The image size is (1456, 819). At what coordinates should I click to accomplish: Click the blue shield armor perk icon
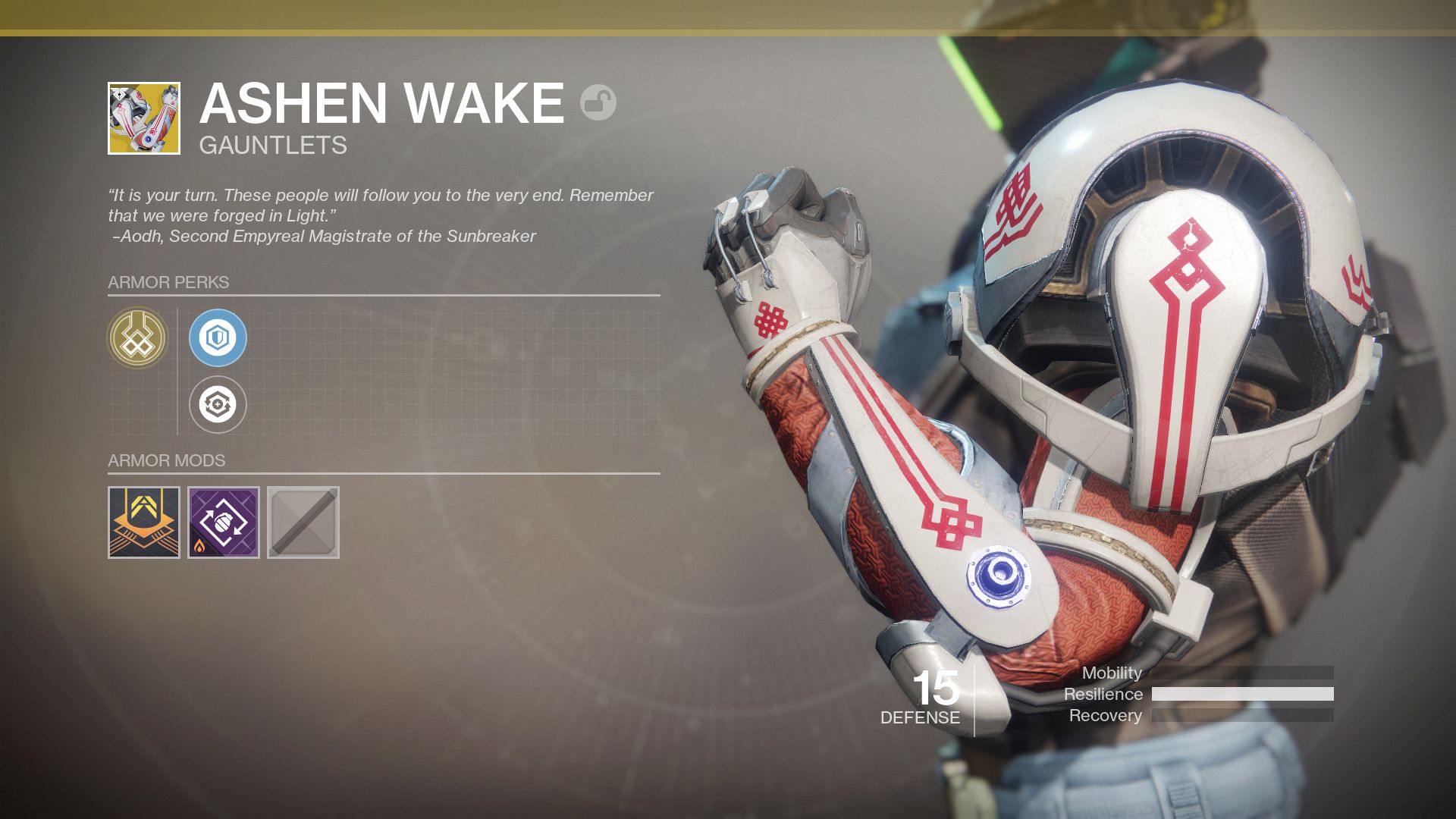(218, 337)
